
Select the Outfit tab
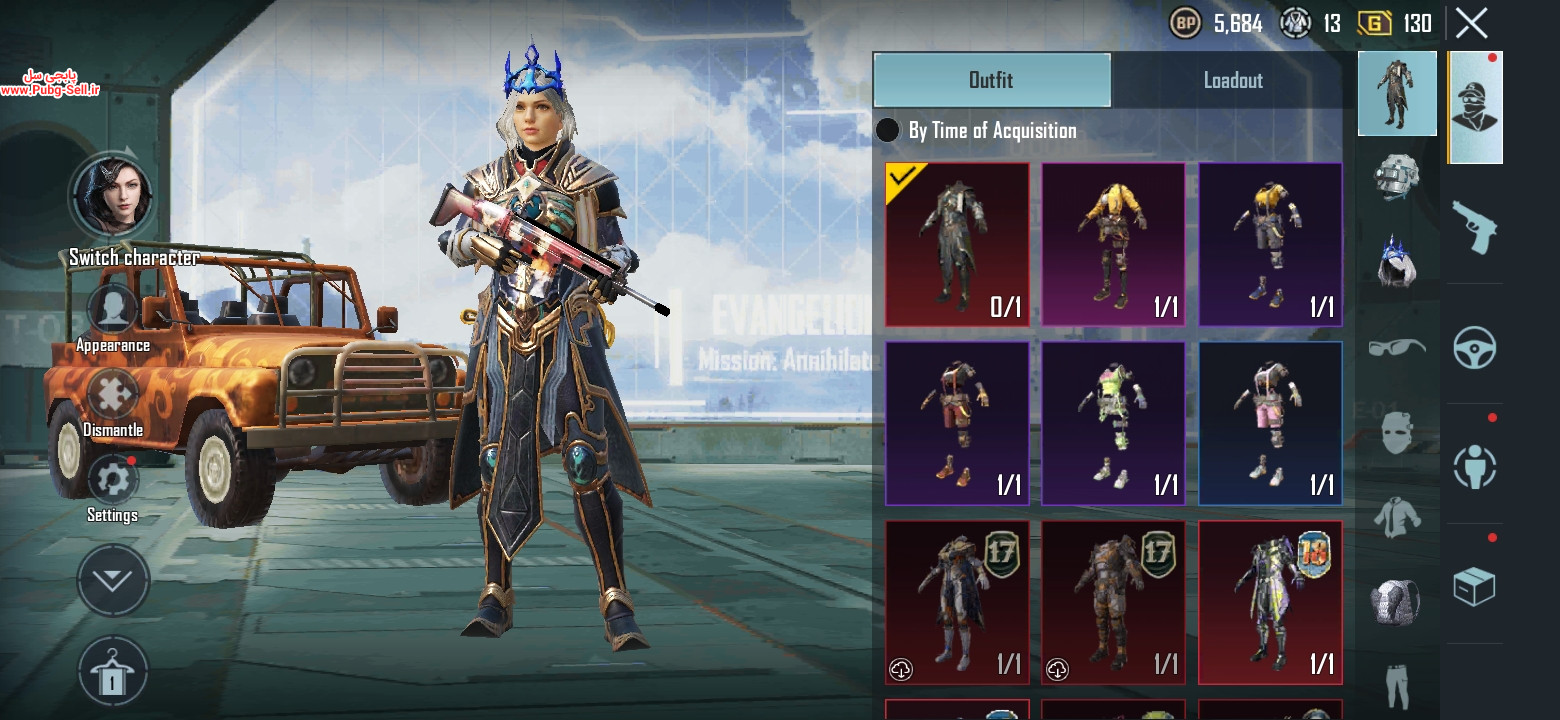(991, 80)
